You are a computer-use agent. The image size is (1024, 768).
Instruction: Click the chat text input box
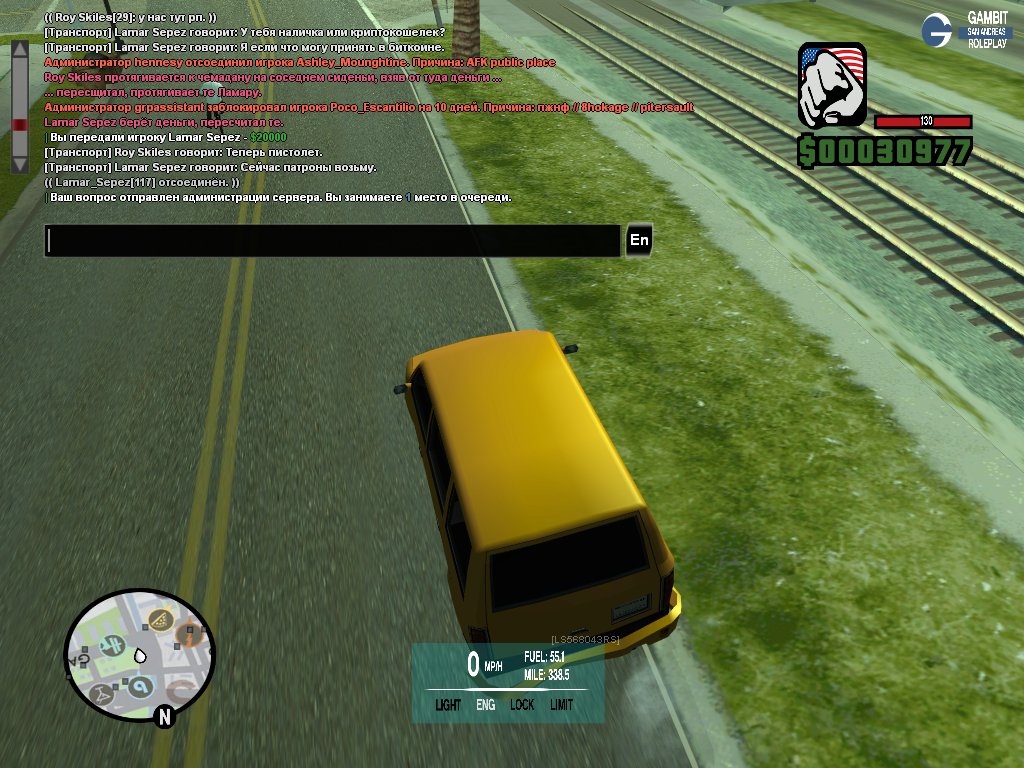tap(333, 241)
